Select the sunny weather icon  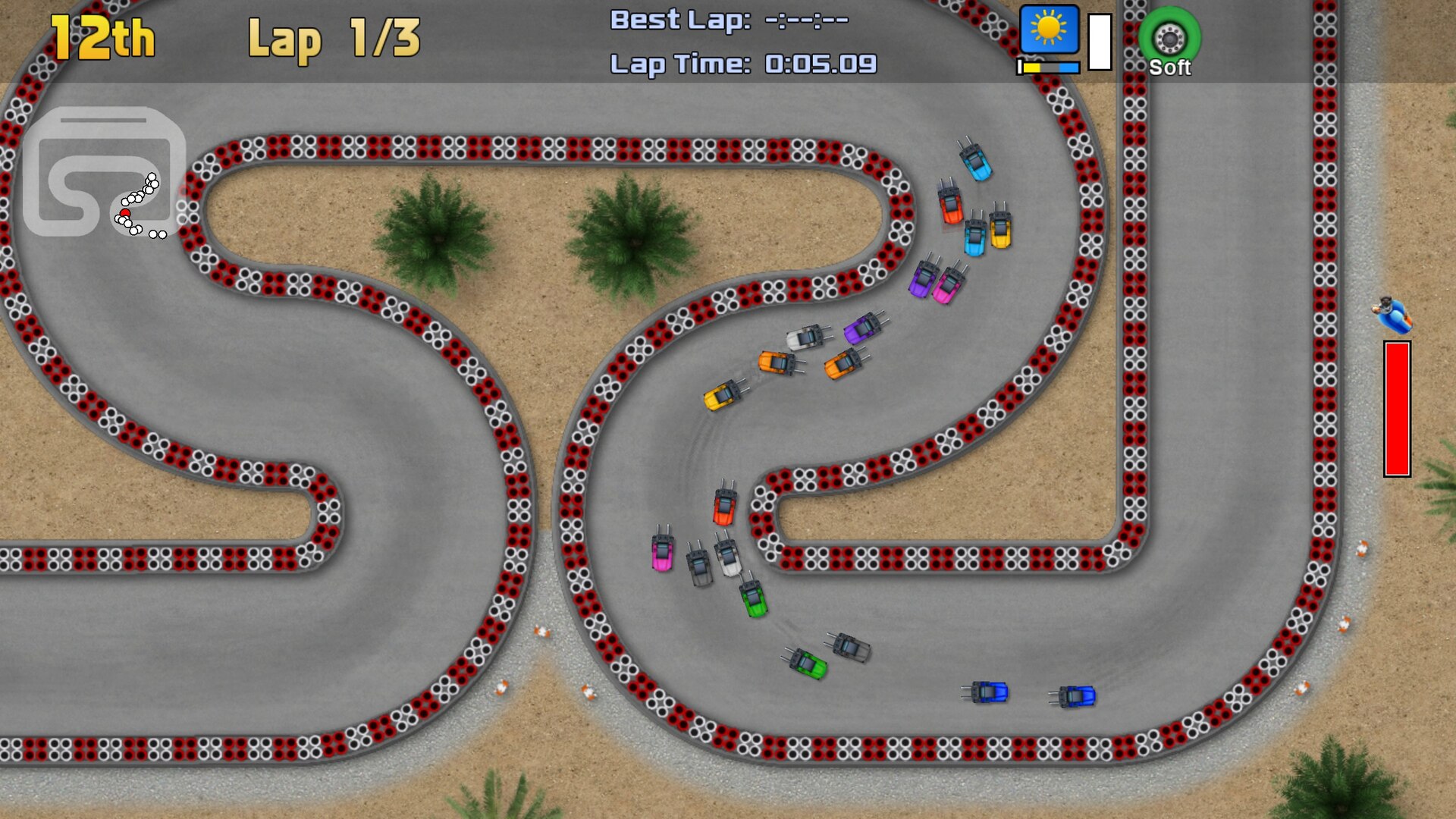click(1049, 30)
